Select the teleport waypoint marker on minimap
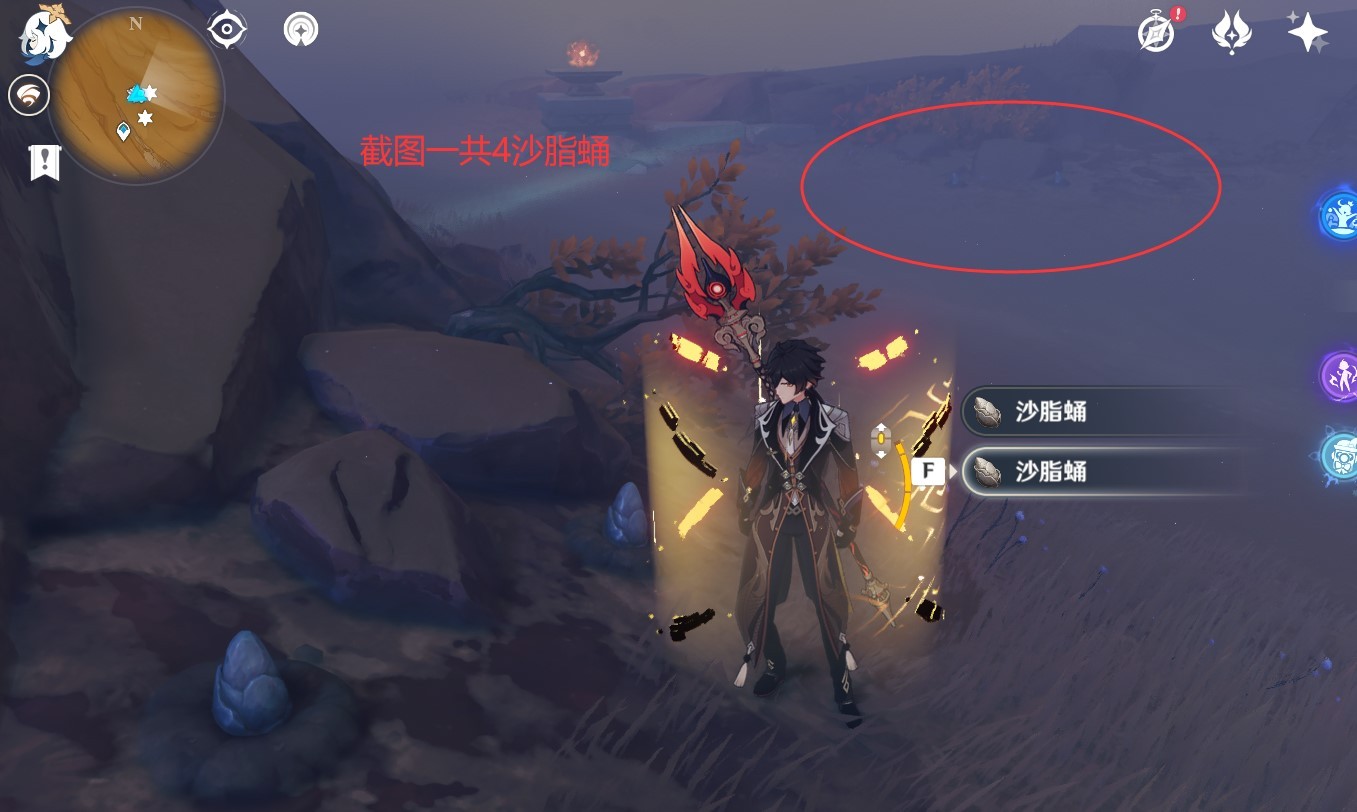The height and width of the screenshot is (812, 1357). 123,130
